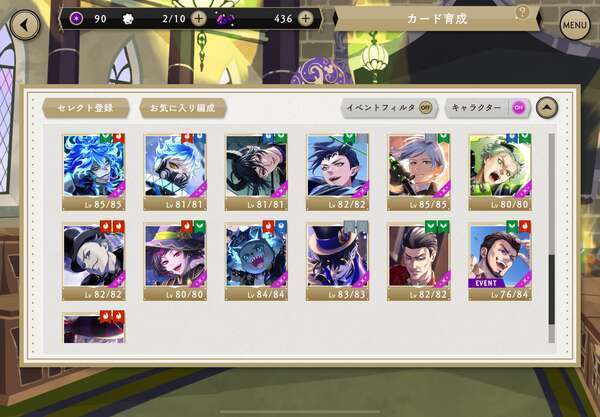This screenshot has width=600, height=417.
Task: Pick the green-haired card Lv 80/80
Action: coord(500,171)
